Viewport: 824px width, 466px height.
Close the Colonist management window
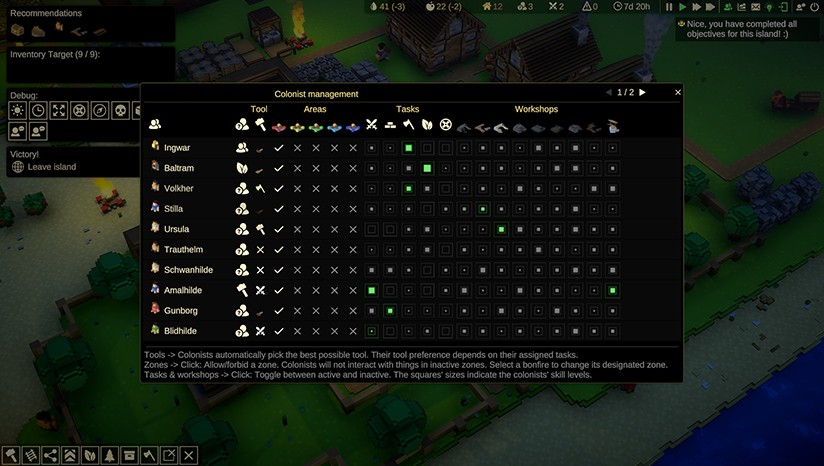point(678,92)
